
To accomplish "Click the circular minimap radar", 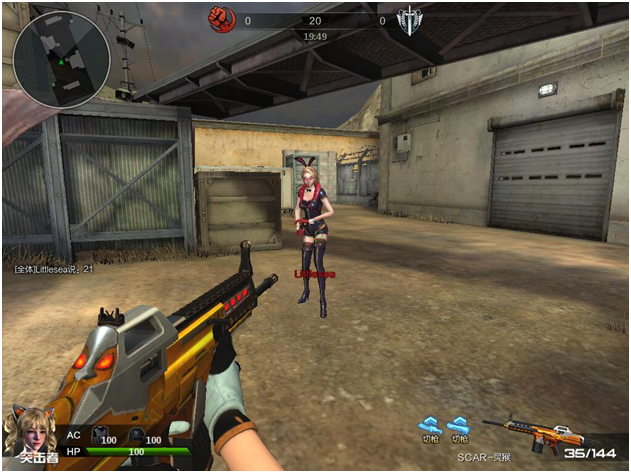I will (x=61, y=59).
